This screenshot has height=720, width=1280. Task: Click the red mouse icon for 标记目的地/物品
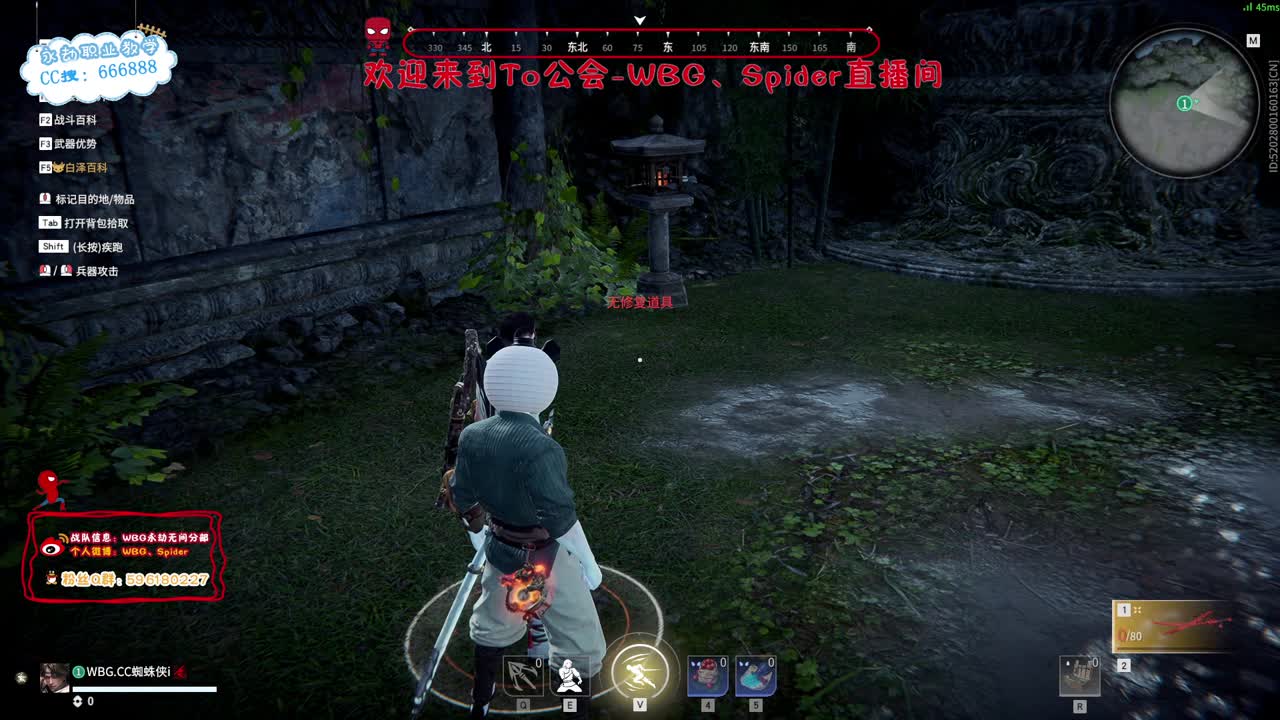(45, 198)
